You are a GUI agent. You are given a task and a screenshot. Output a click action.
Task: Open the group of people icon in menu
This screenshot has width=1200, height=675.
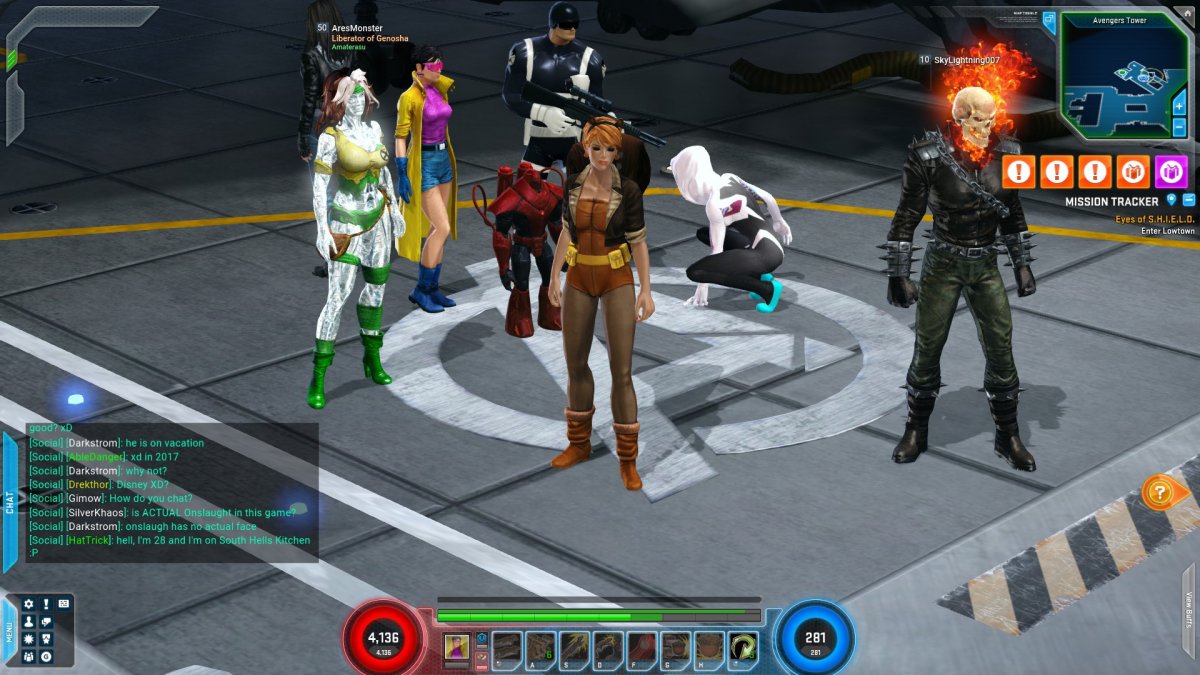click(29, 656)
